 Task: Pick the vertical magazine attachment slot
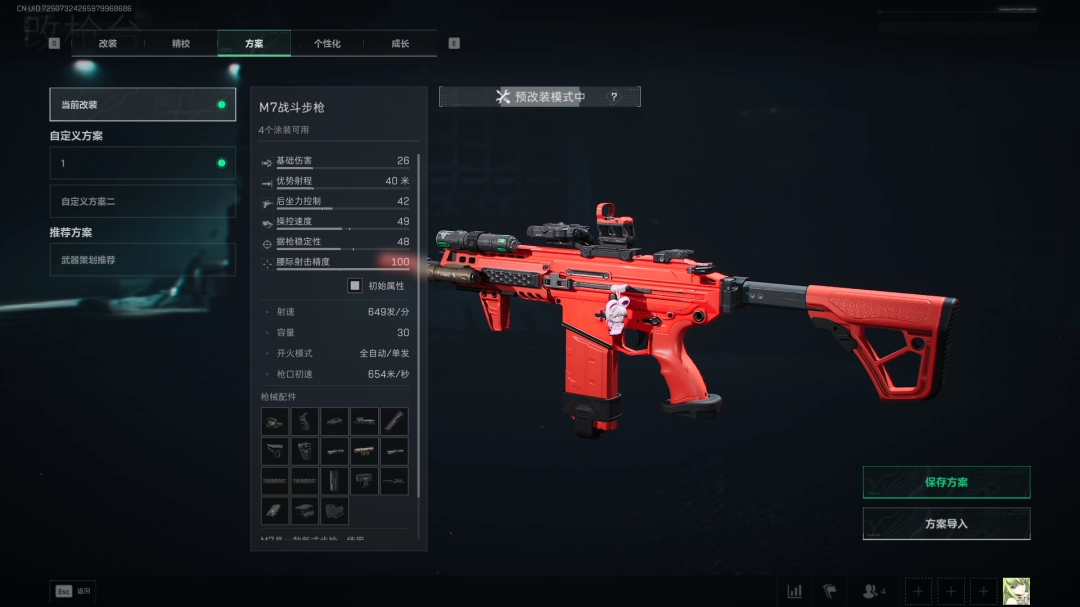click(334, 481)
